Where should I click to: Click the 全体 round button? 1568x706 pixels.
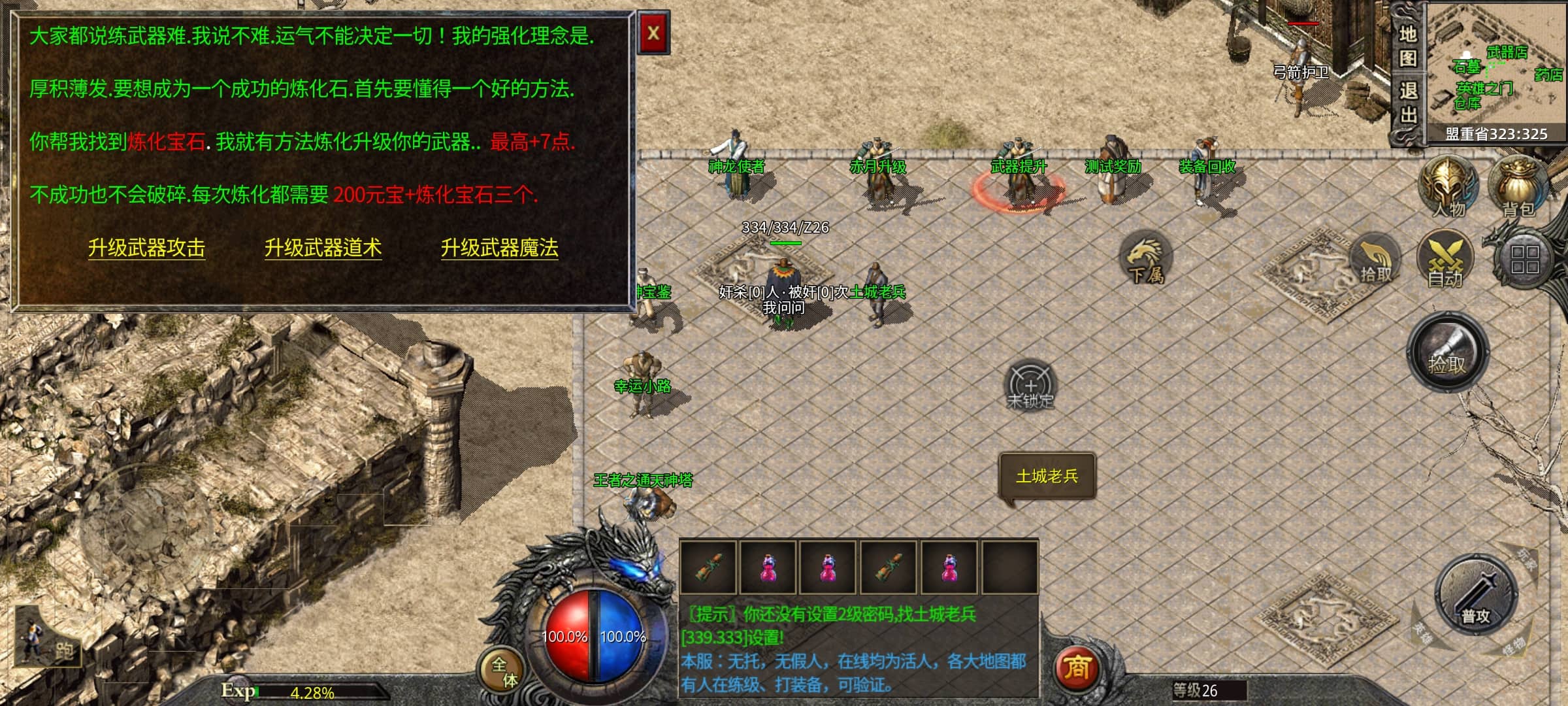click(503, 671)
